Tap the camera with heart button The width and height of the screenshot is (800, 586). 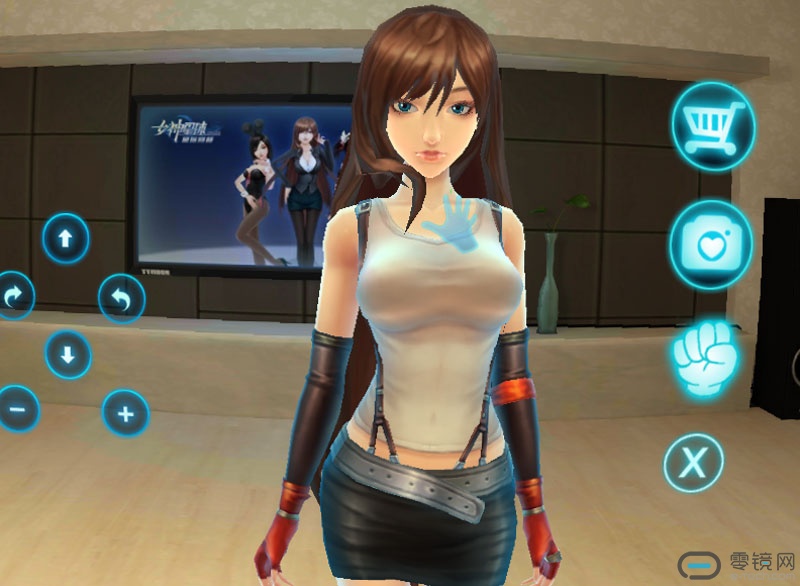pos(711,246)
